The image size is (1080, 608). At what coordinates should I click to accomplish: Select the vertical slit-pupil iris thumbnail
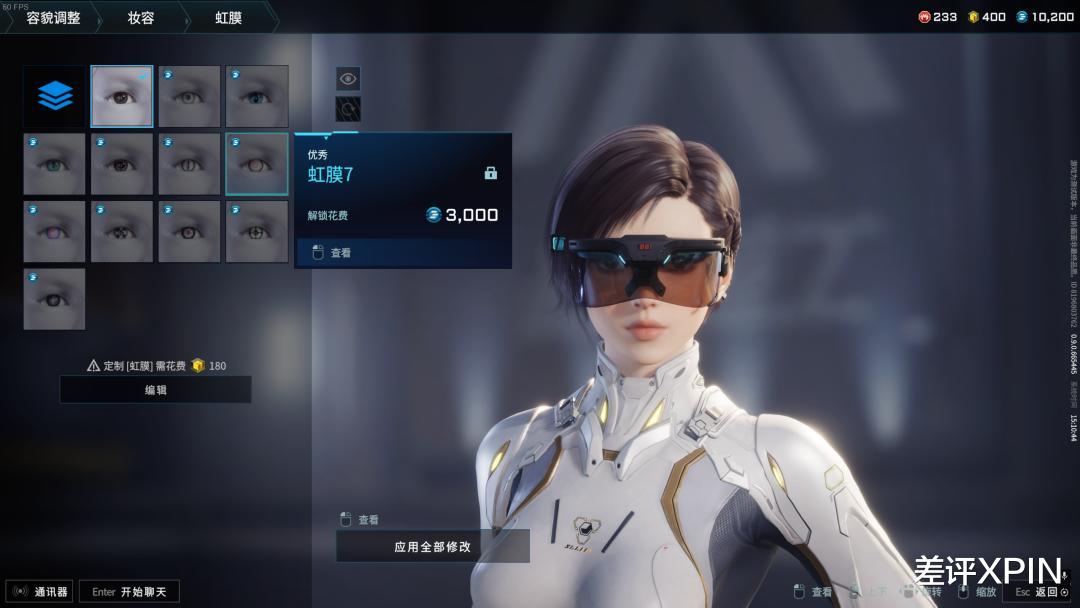[189, 164]
